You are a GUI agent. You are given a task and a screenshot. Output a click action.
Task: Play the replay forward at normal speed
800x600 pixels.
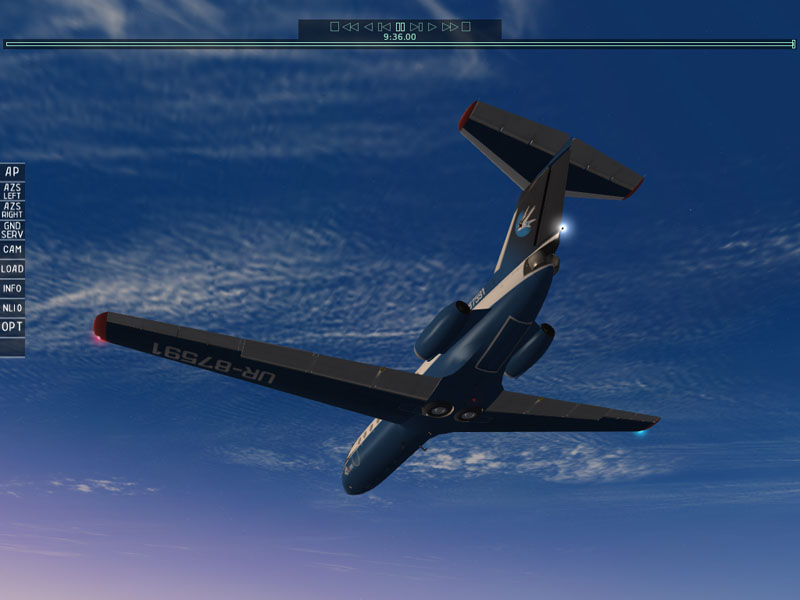(x=433, y=27)
